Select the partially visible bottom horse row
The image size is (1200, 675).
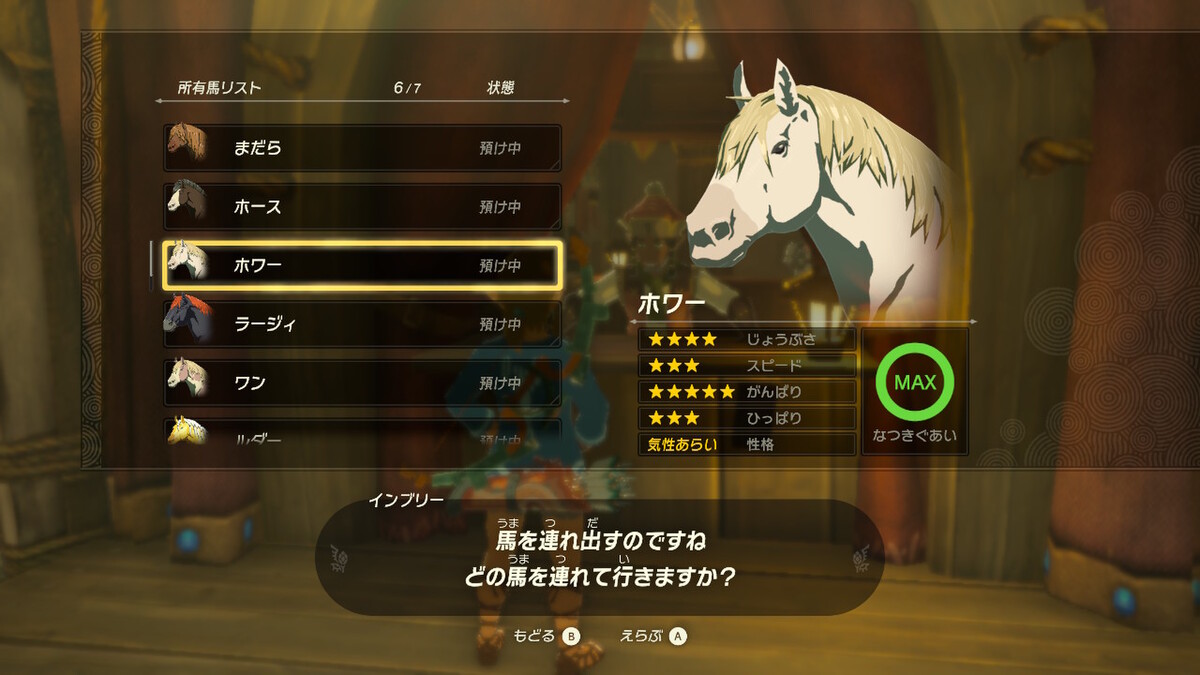(x=362, y=434)
